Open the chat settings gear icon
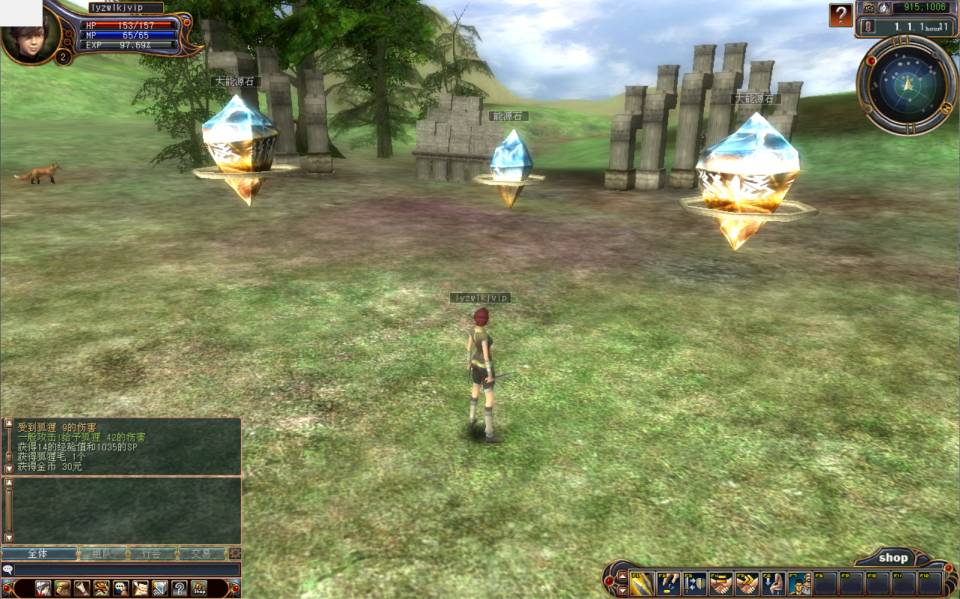Image resolution: width=960 pixels, height=599 pixels. 234,553
